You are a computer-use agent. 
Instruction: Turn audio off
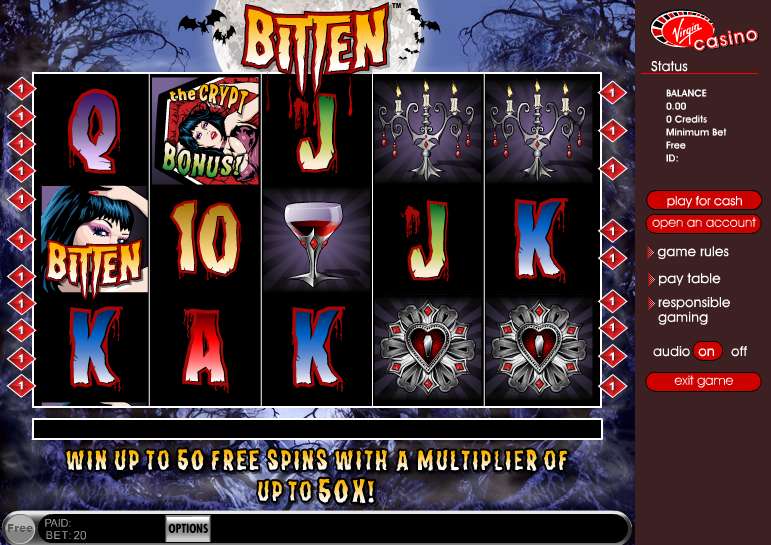pos(739,352)
